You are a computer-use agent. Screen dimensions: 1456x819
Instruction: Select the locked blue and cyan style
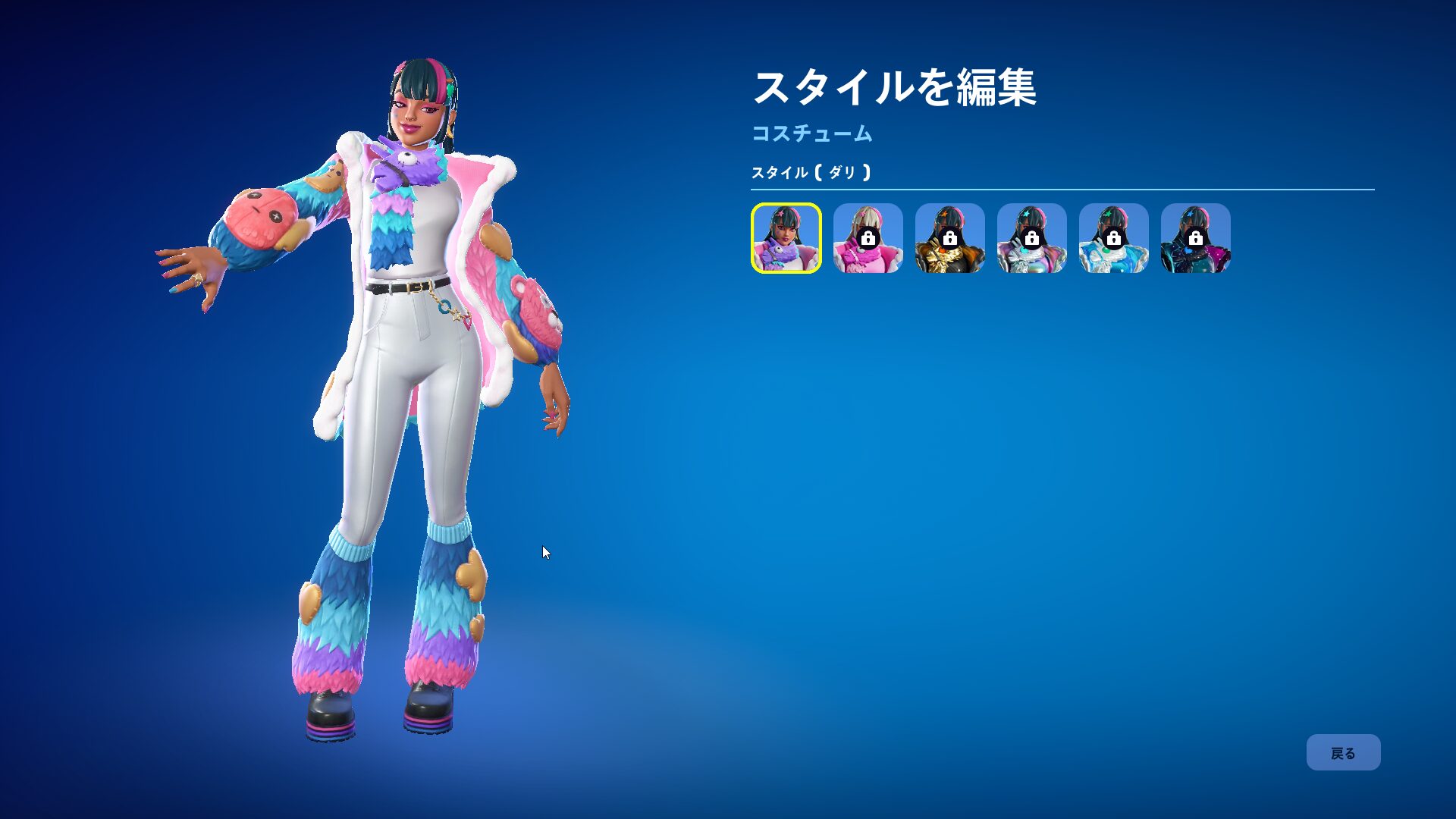point(1115,237)
